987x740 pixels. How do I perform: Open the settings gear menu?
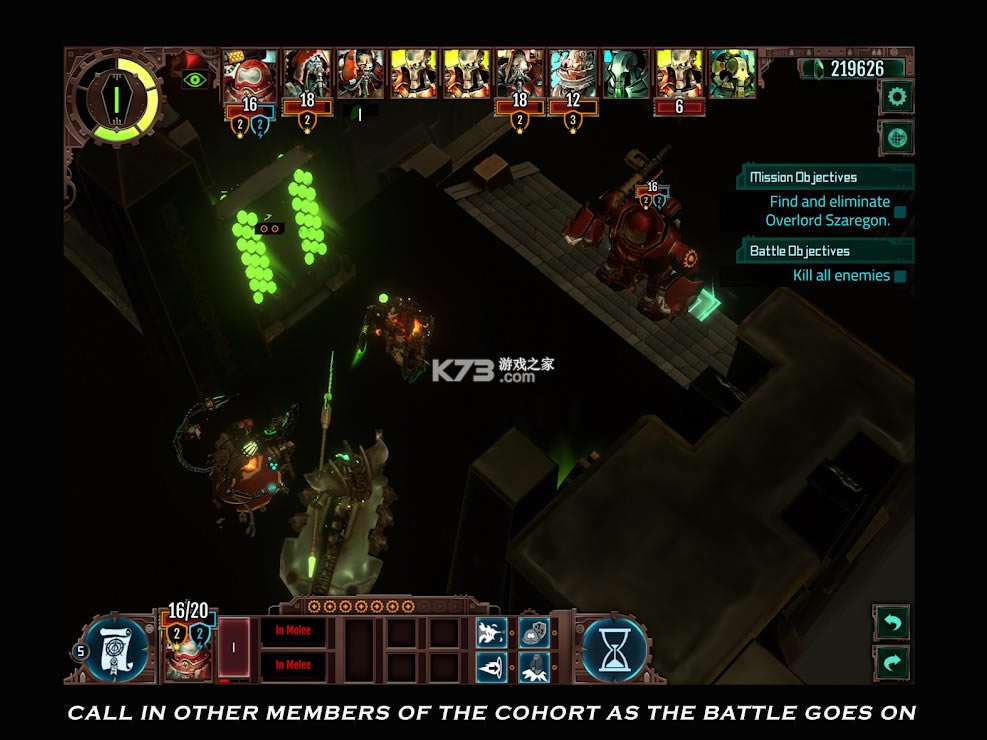(x=896, y=97)
